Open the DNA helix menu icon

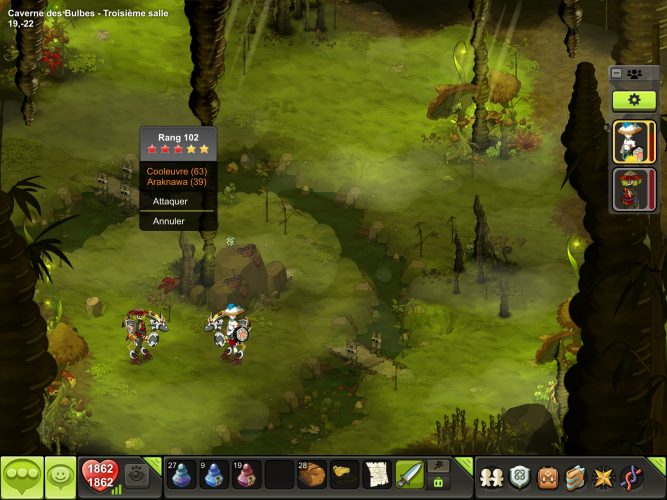(630, 477)
